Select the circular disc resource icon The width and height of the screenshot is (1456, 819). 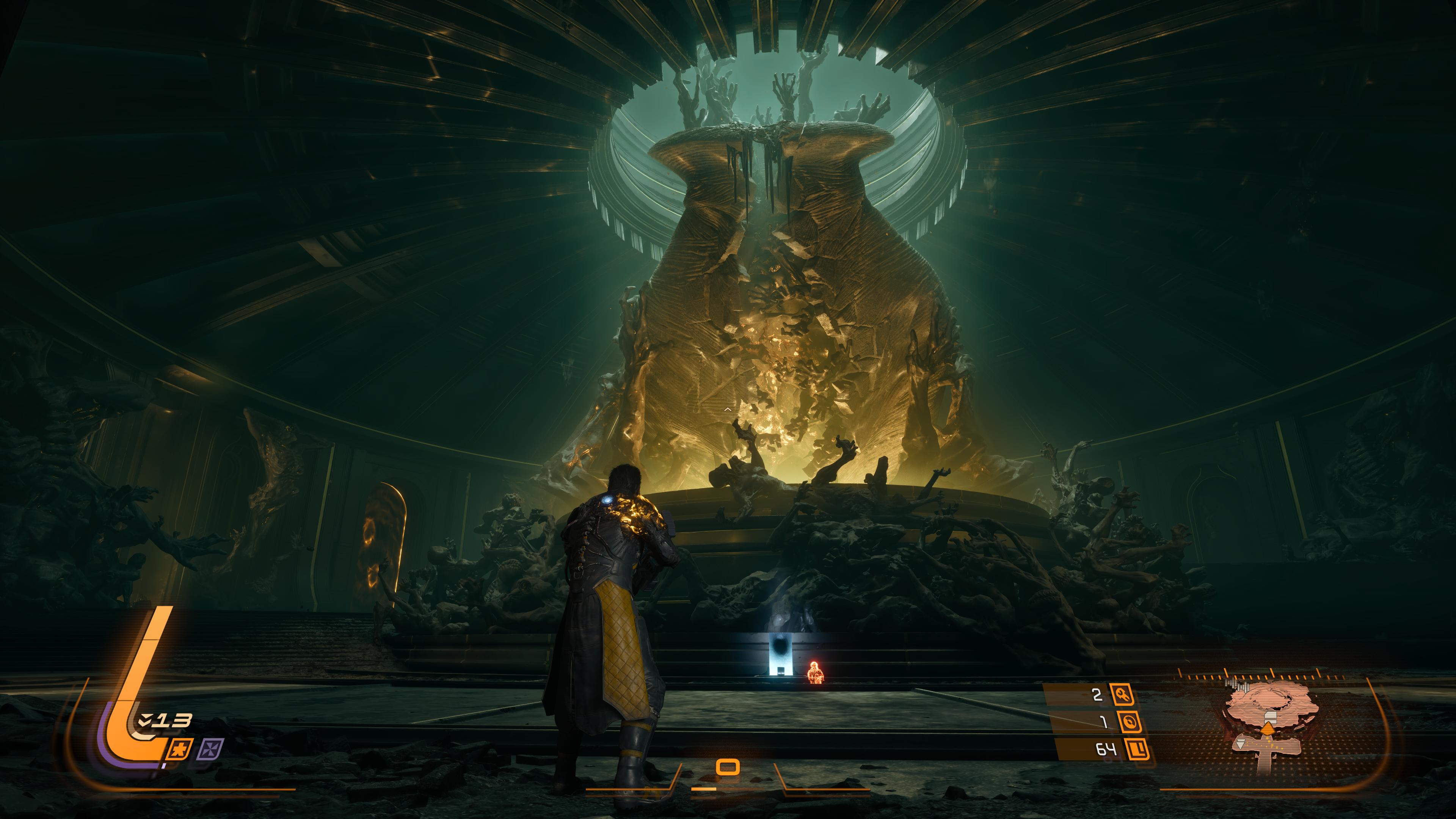point(1127,722)
